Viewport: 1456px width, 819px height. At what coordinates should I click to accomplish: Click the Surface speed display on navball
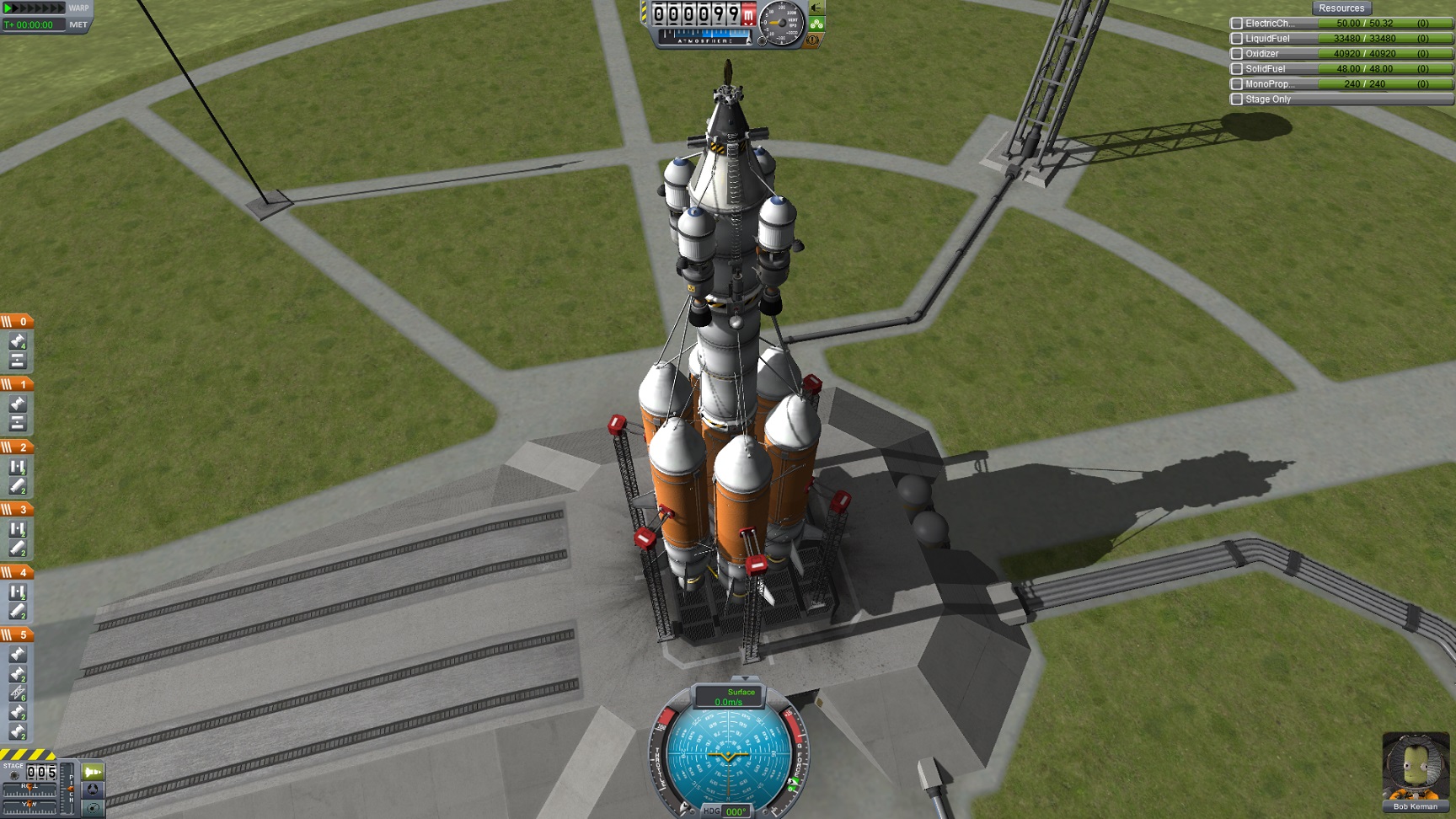tap(729, 697)
